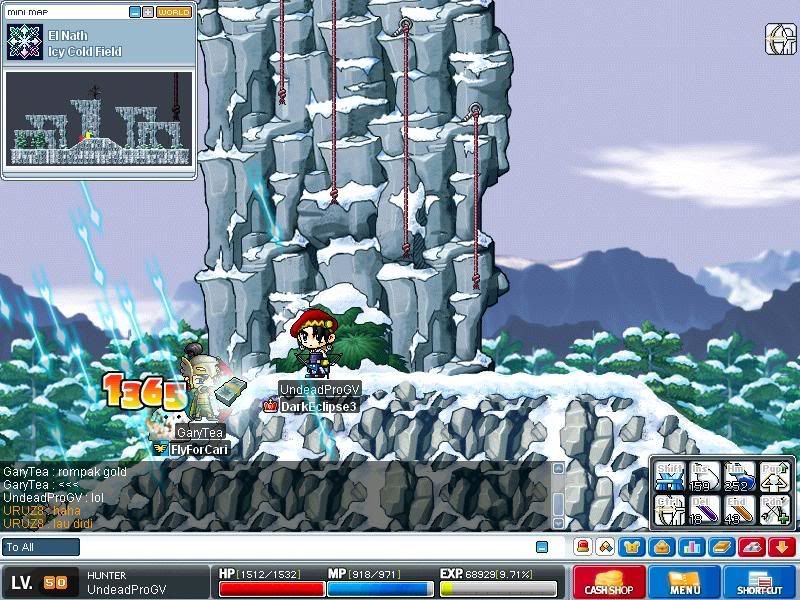Click the red down-arrow toolbar button

click(x=782, y=547)
